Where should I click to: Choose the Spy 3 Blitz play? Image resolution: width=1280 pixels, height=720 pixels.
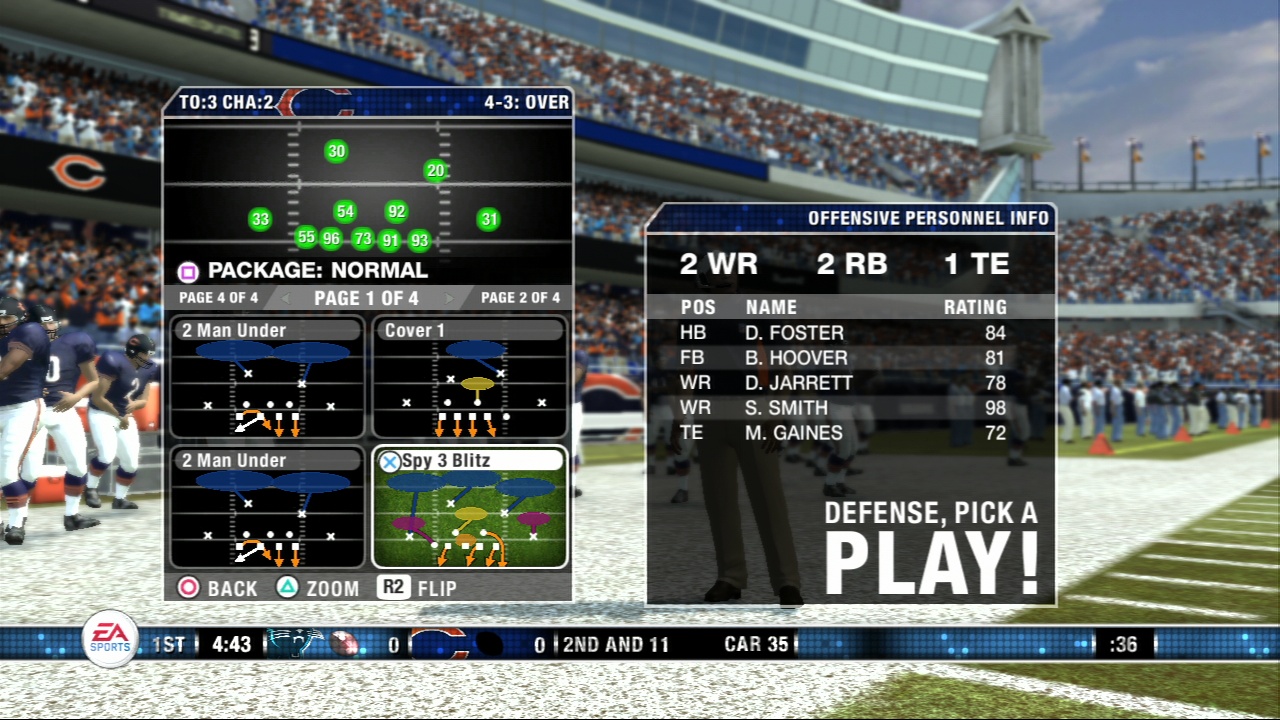click(469, 507)
